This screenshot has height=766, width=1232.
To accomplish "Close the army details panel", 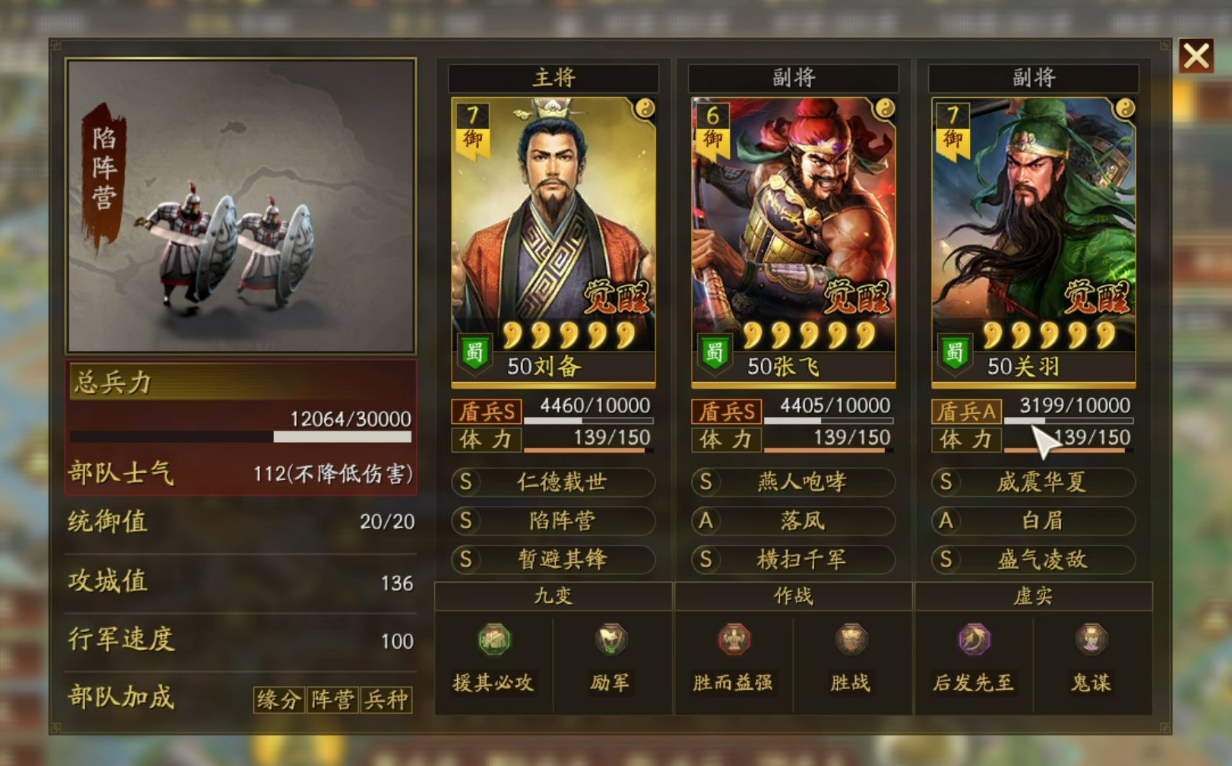I will pos(1196,56).
